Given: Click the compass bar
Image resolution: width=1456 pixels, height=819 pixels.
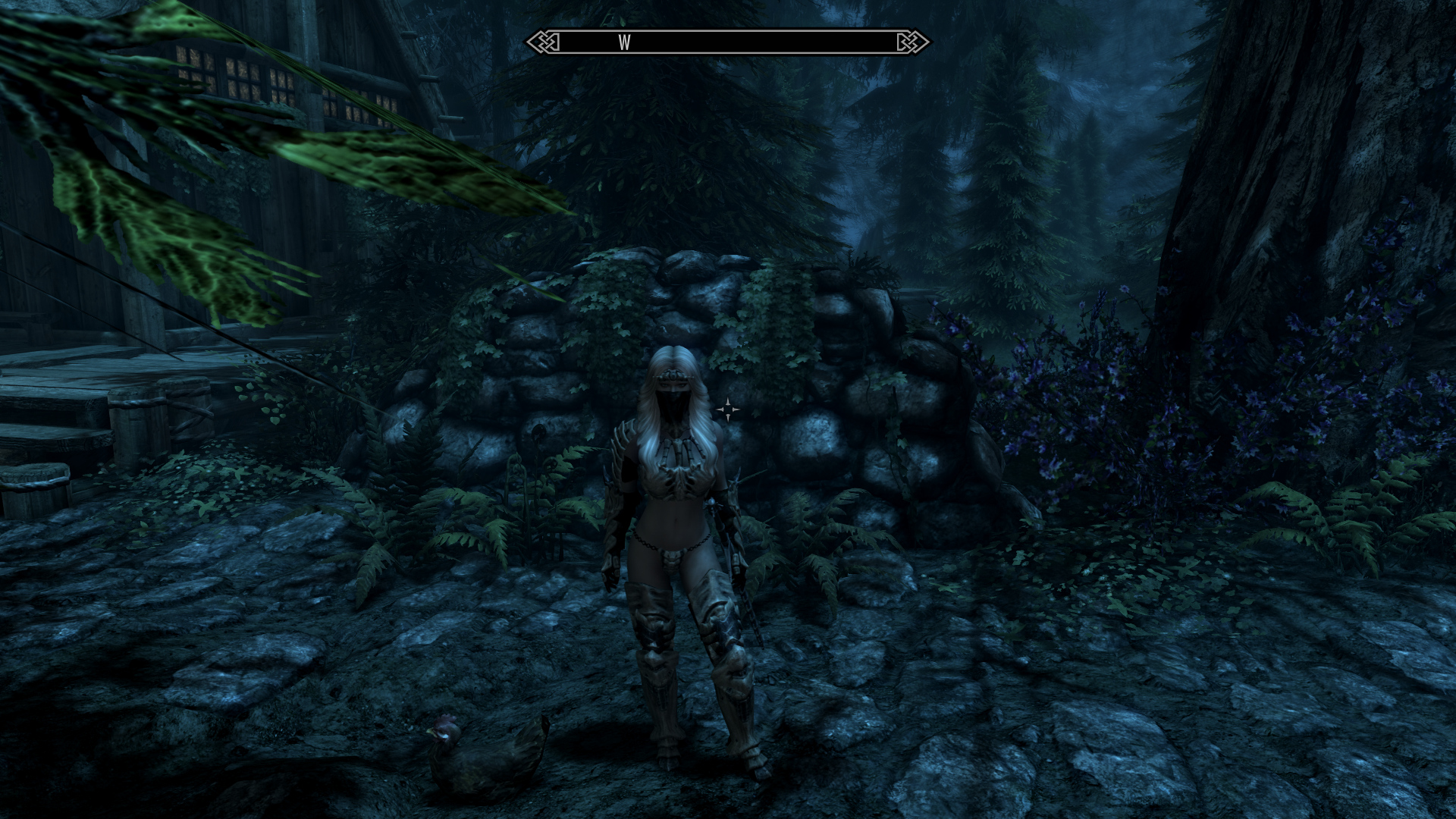Looking at the screenshot, I should (x=728, y=42).
